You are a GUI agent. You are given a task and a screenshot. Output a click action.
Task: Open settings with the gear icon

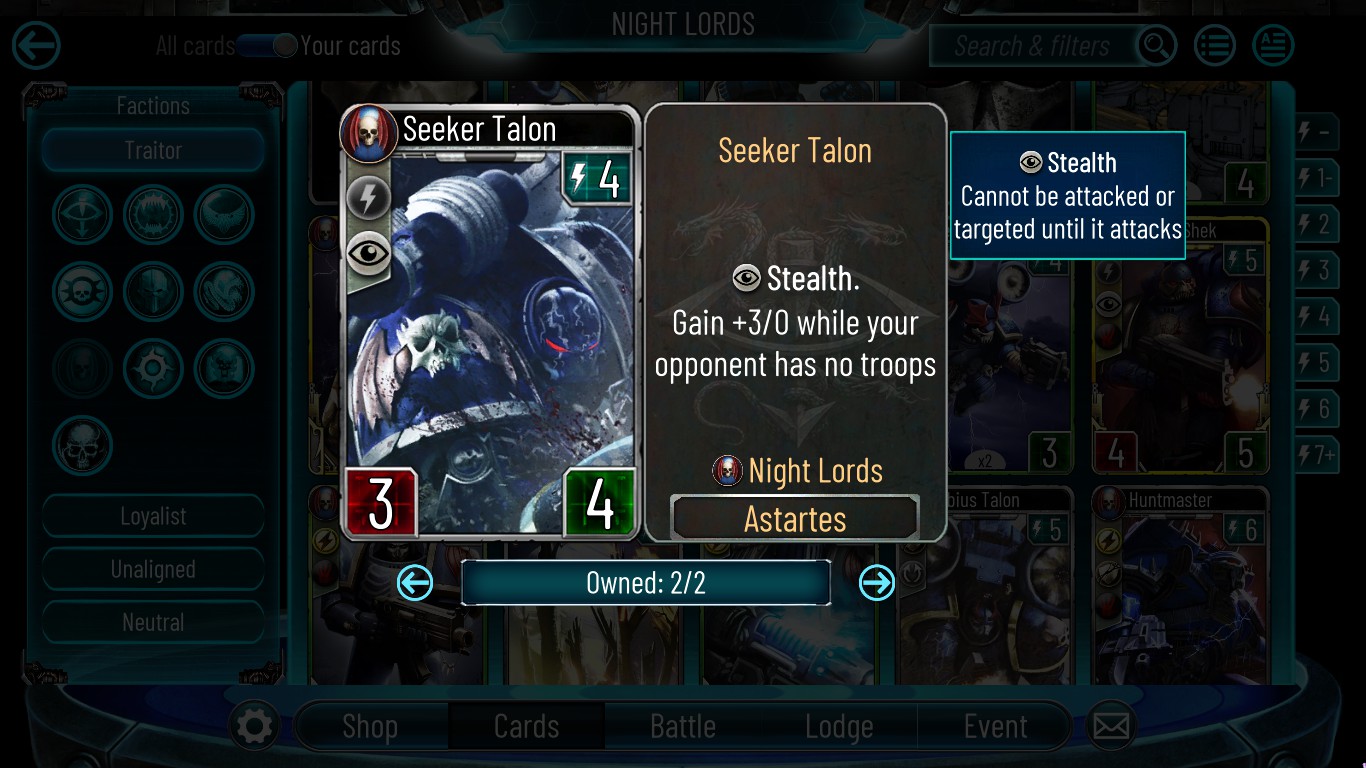[x=253, y=726]
